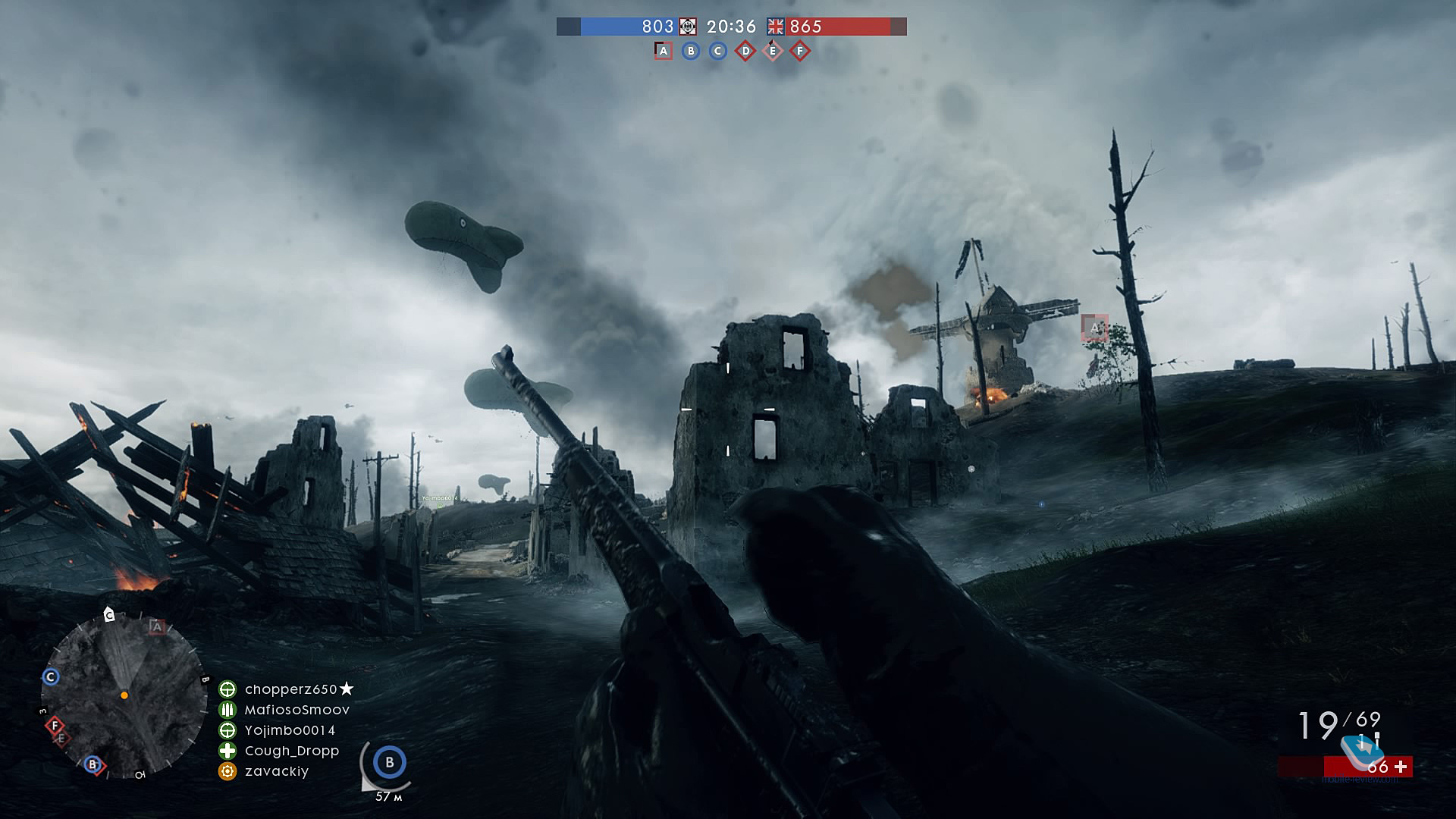Select squad member MafiosoSmoov

297,710
